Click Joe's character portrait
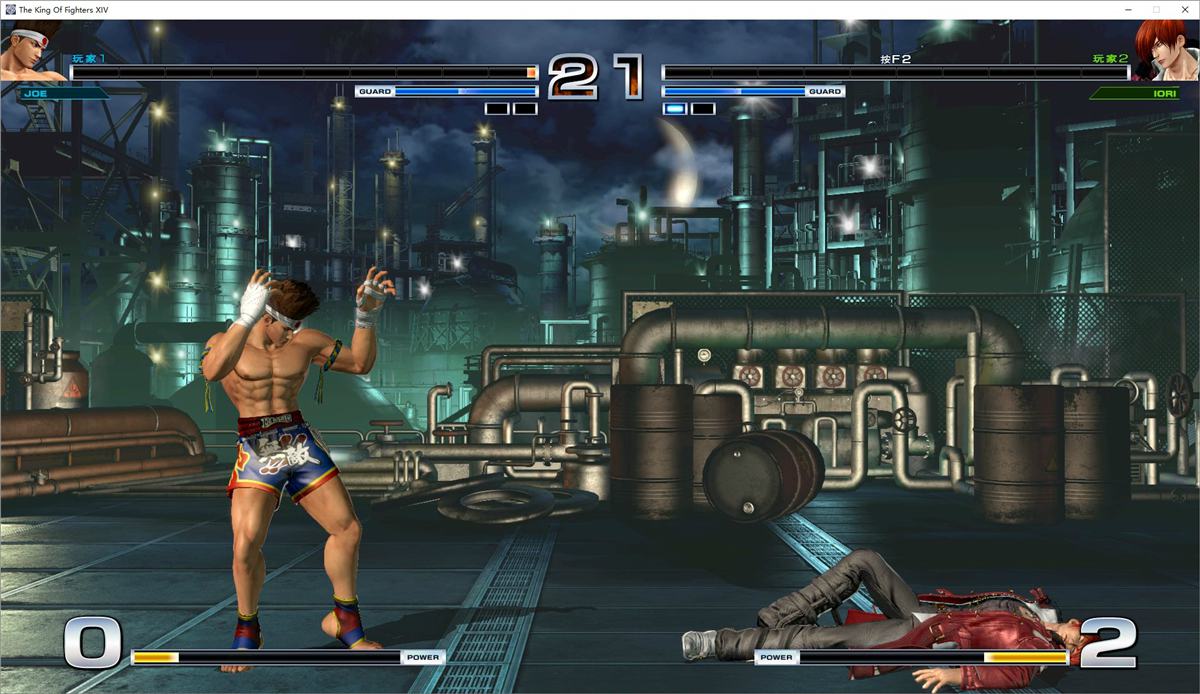 click(x=33, y=52)
